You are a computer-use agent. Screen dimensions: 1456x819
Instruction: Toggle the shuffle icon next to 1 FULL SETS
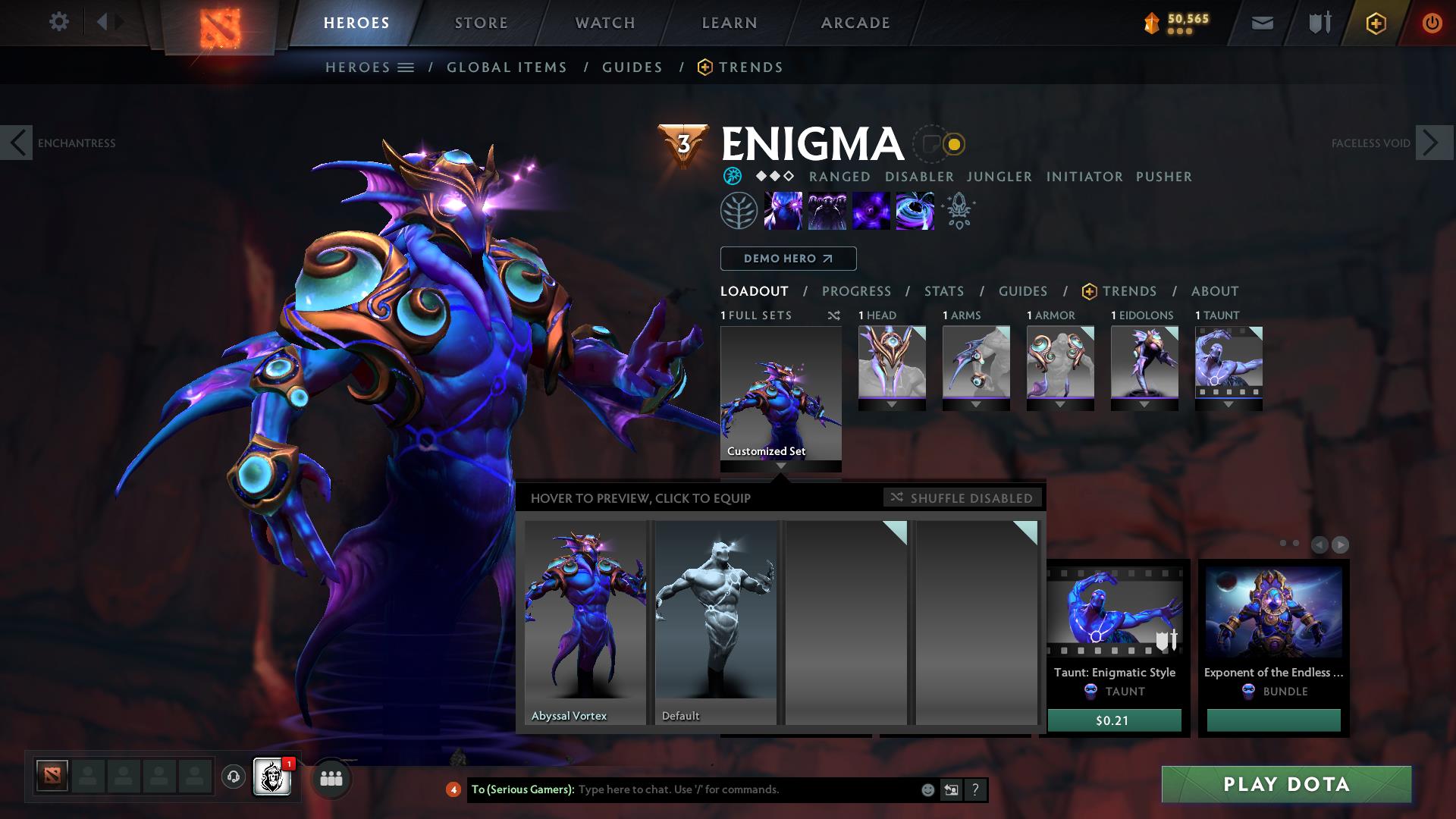pos(833,315)
